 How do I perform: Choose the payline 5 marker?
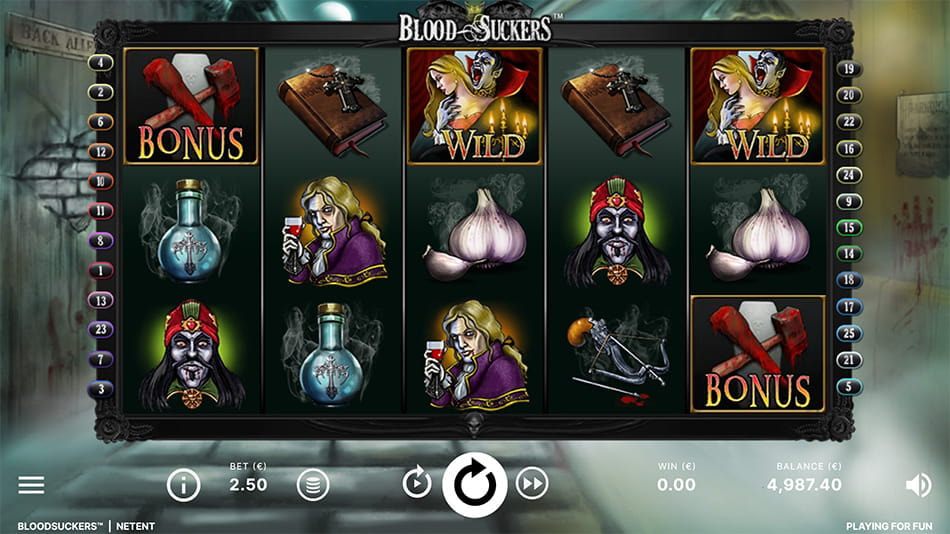849,387
